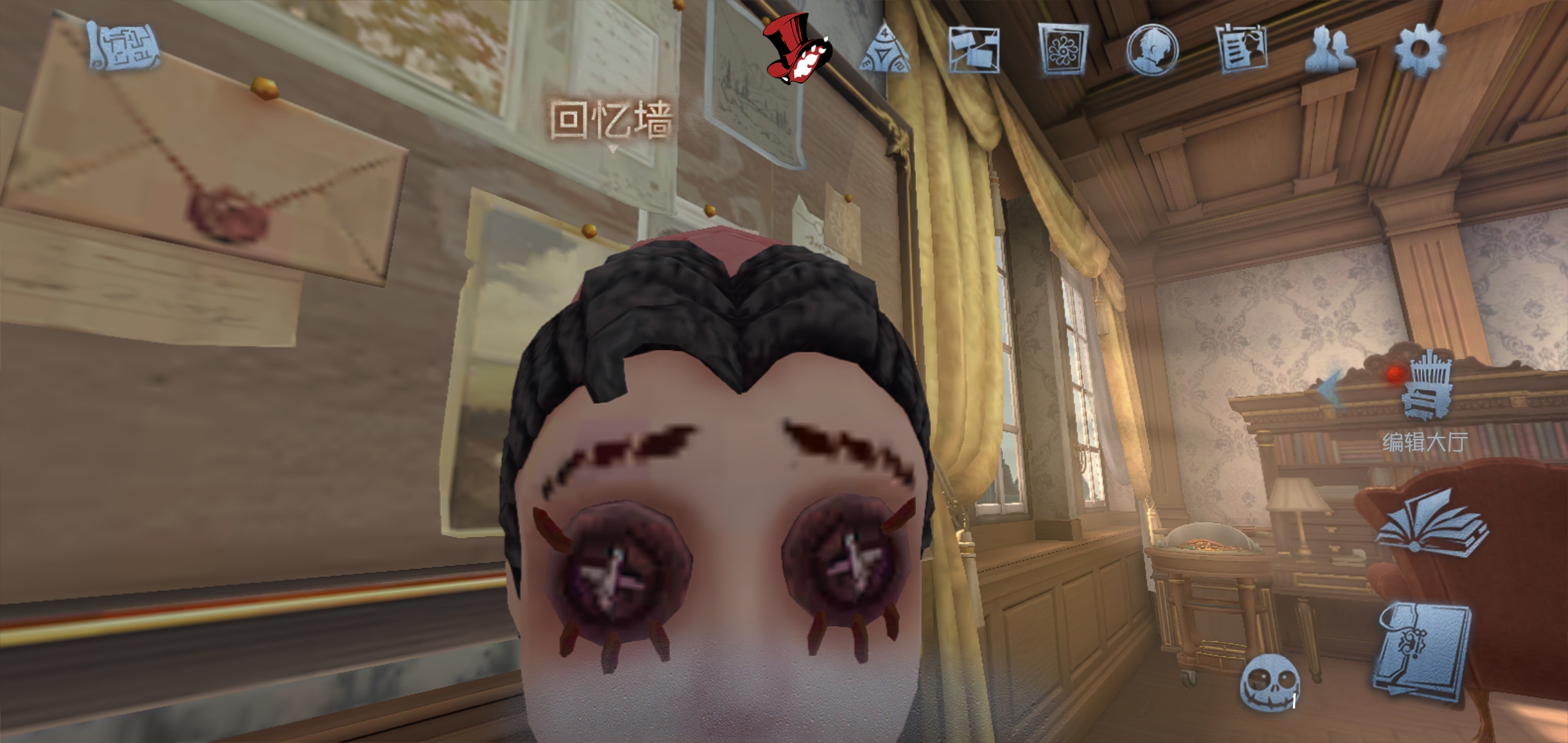
Task: Click the blue arrow beside 编辑大厅
Action: tap(1331, 389)
